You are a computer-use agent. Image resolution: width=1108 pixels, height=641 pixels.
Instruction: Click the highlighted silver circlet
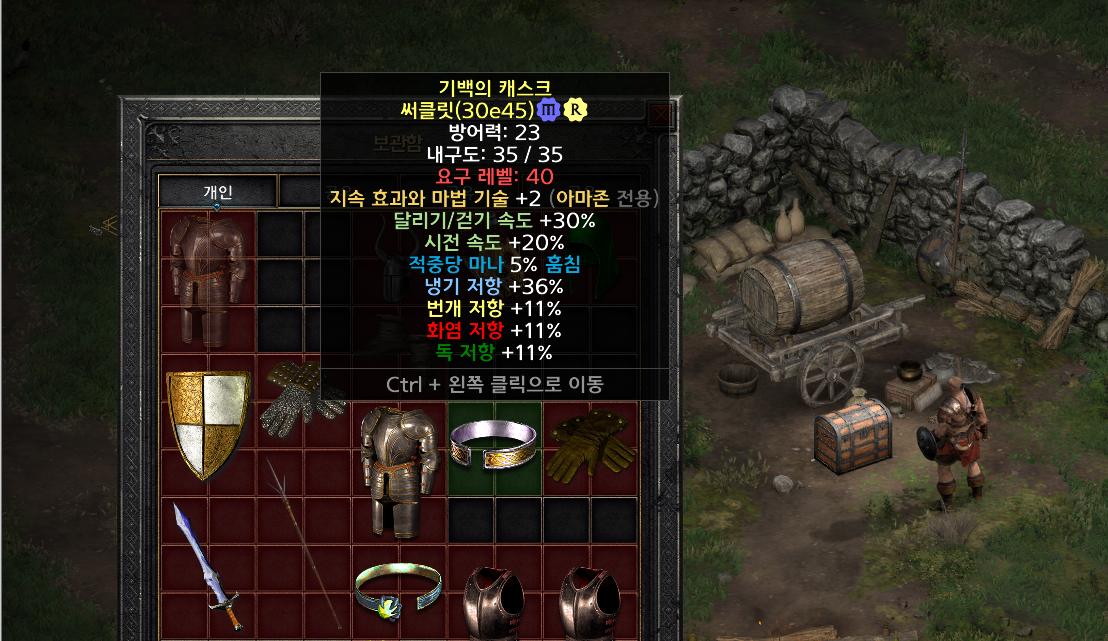[494, 445]
